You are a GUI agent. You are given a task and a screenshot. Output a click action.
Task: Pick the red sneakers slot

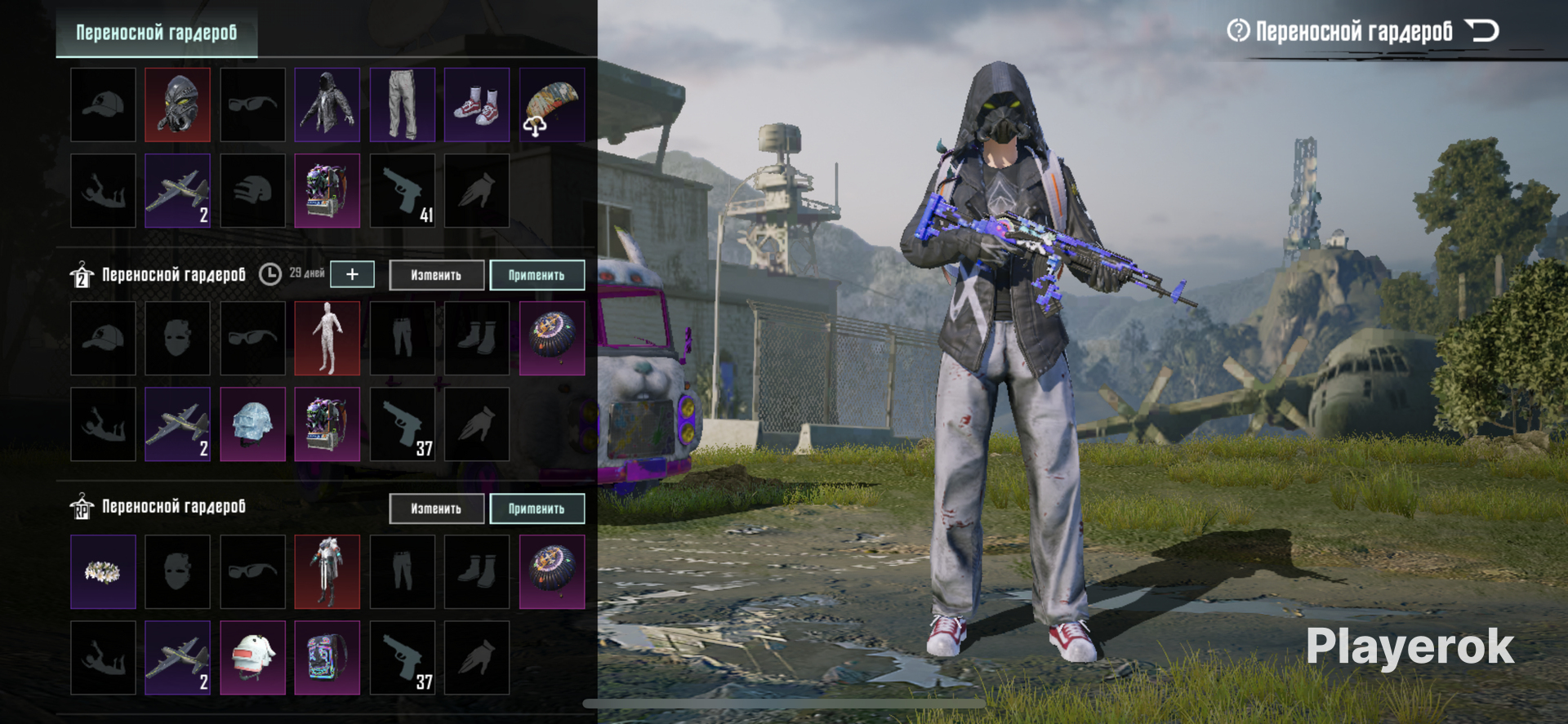(x=477, y=104)
